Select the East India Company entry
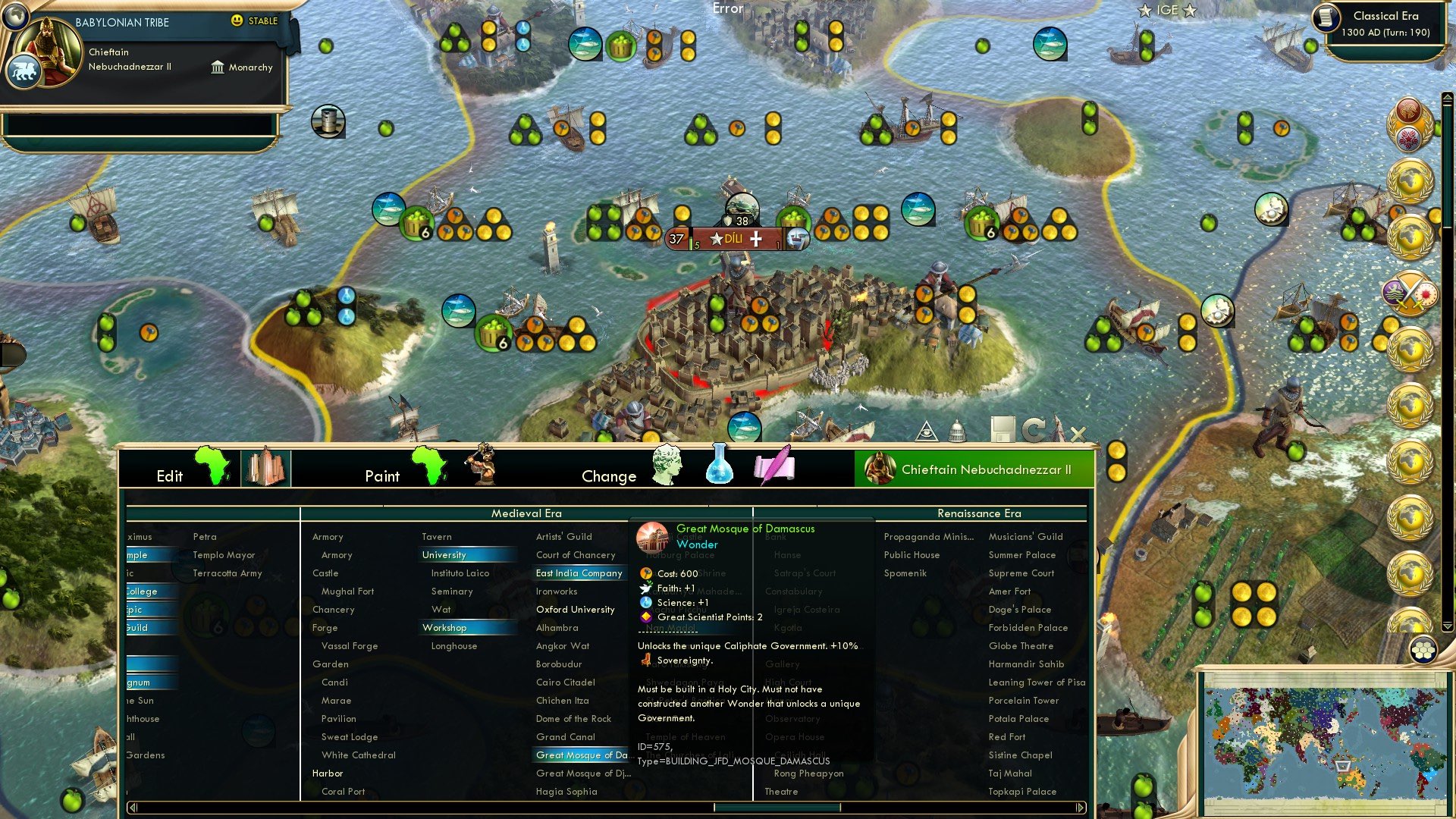The image size is (1456, 819). click(579, 573)
